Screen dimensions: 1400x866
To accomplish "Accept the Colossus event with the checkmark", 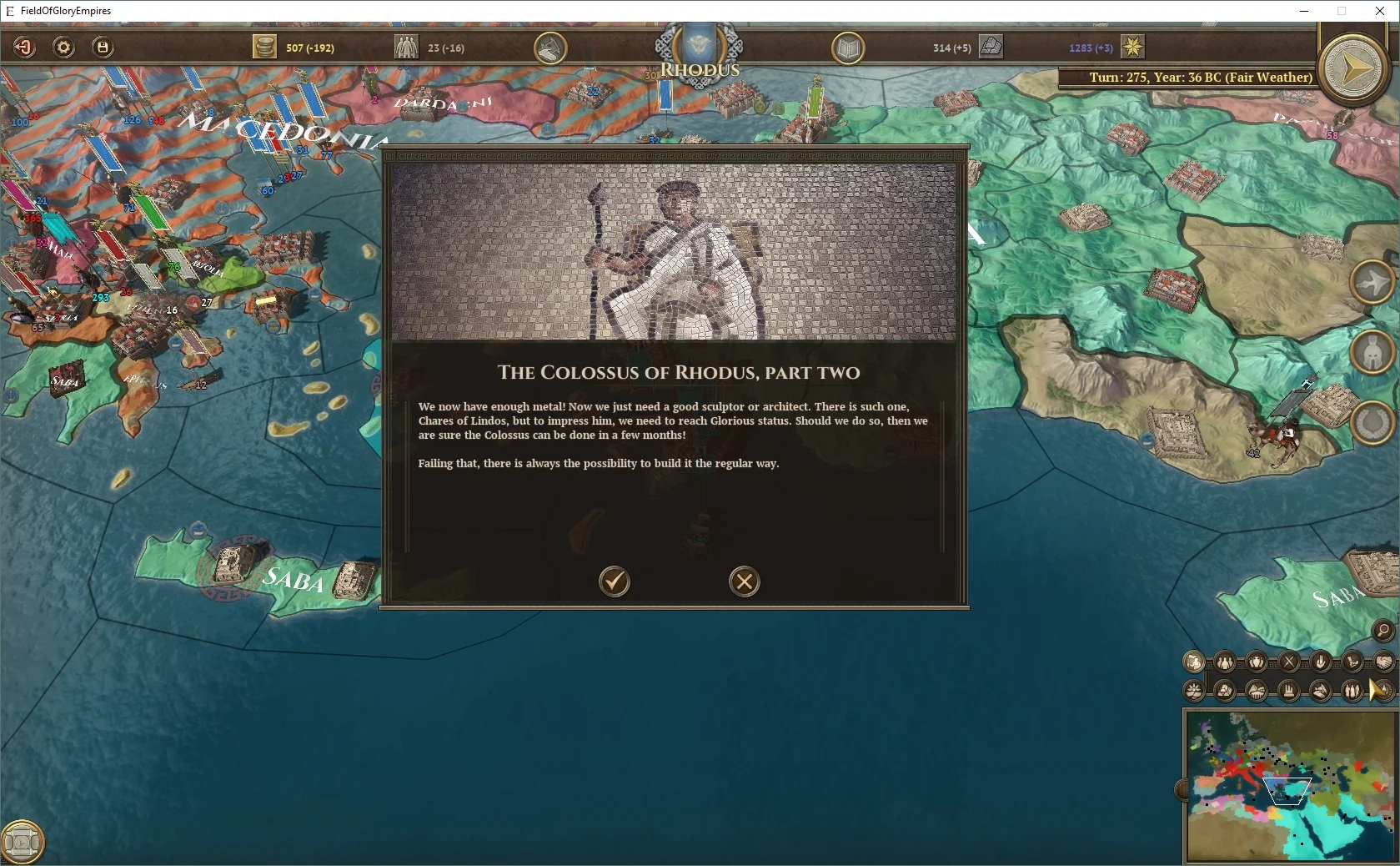I will [x=615, y=582].
